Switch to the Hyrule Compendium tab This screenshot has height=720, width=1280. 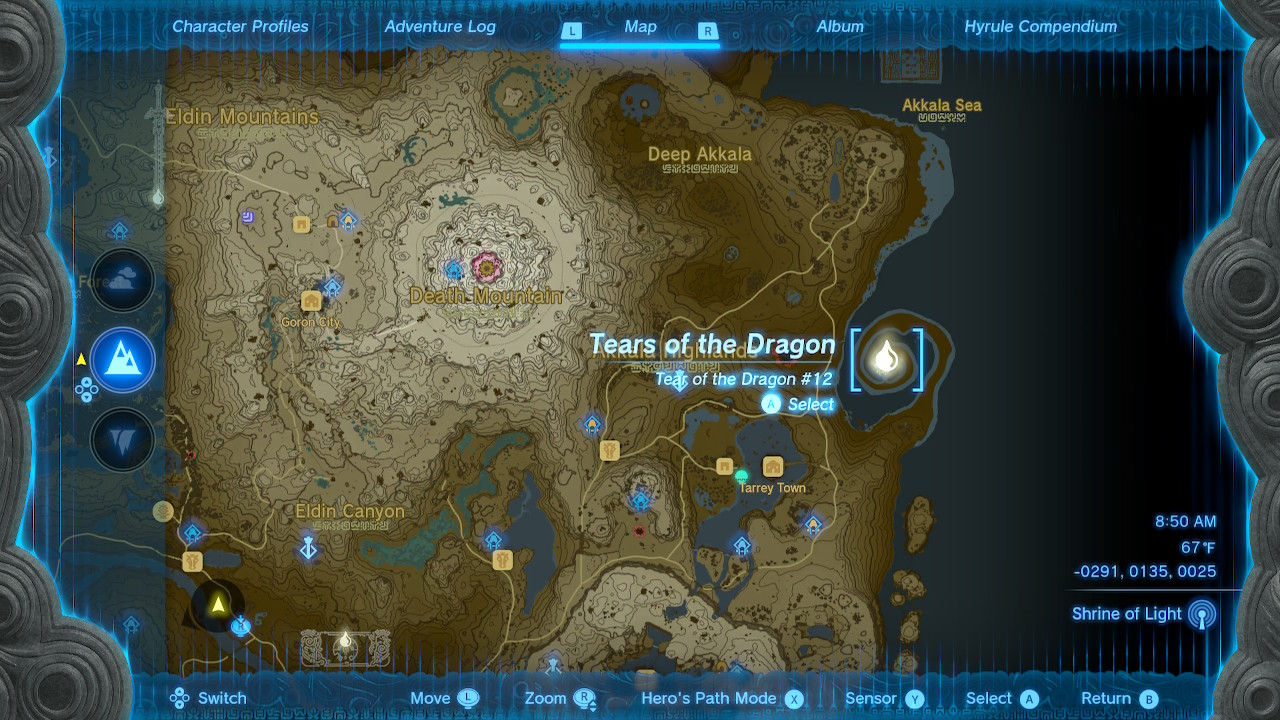[1039, 26]
